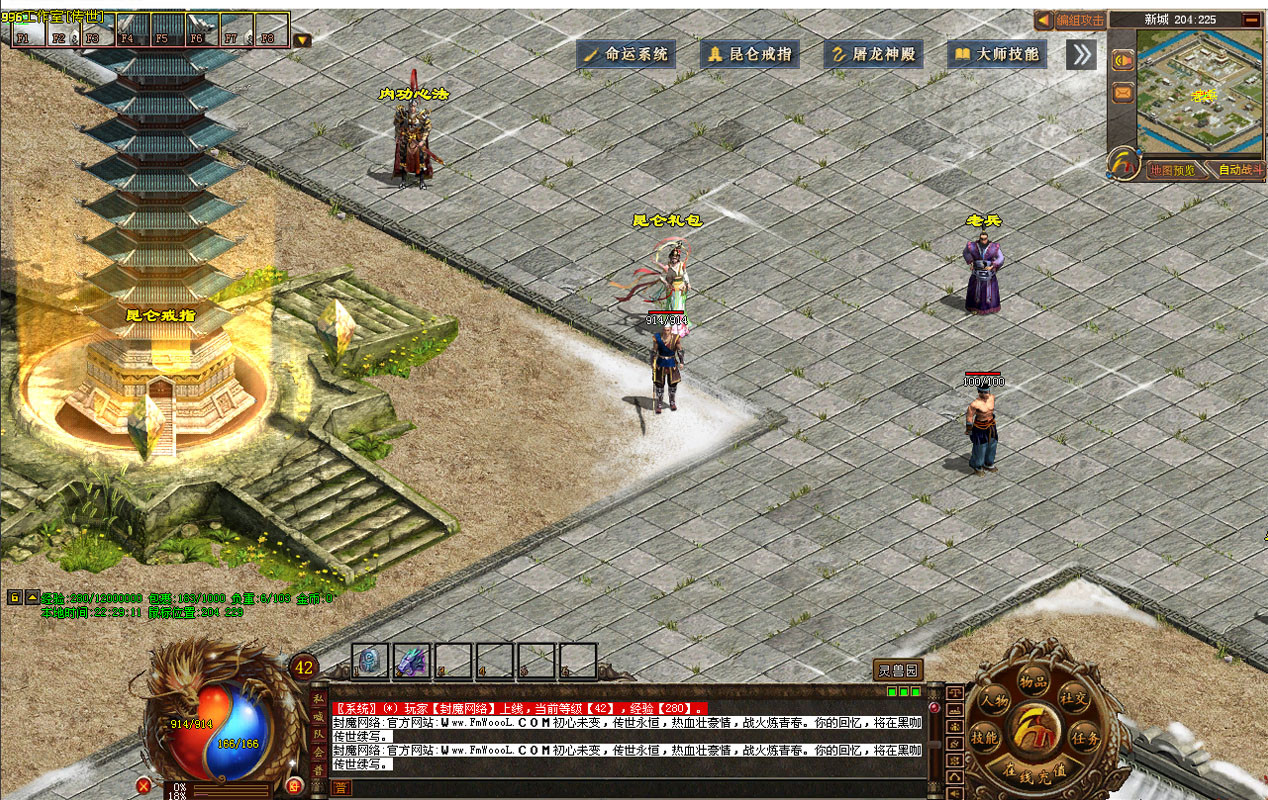The width and height of the screenshot is (1268, 800).
Task: Click the 在线充值 recharge button
Action: click(x=1034, y=771)
